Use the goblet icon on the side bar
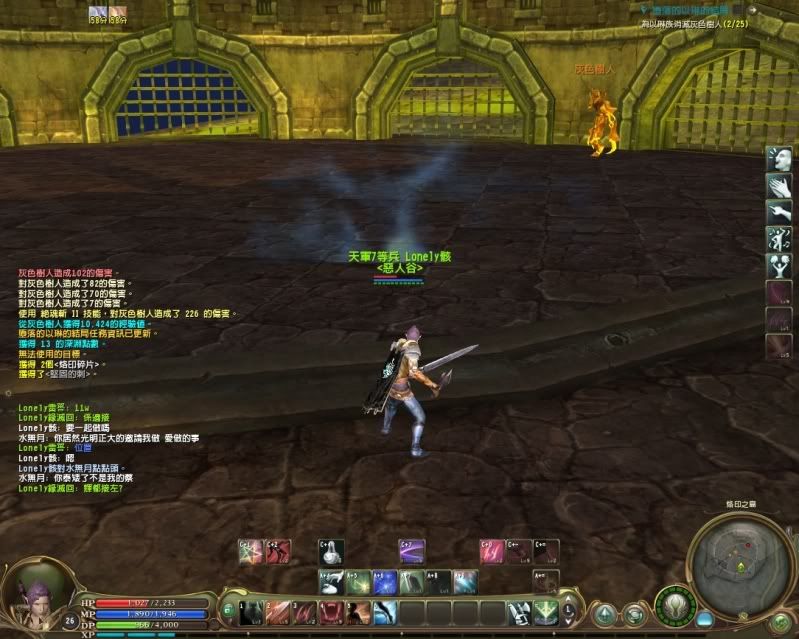The height and width of the screenshot is (639, 799). pyautogui.click(x=779, y=266)
